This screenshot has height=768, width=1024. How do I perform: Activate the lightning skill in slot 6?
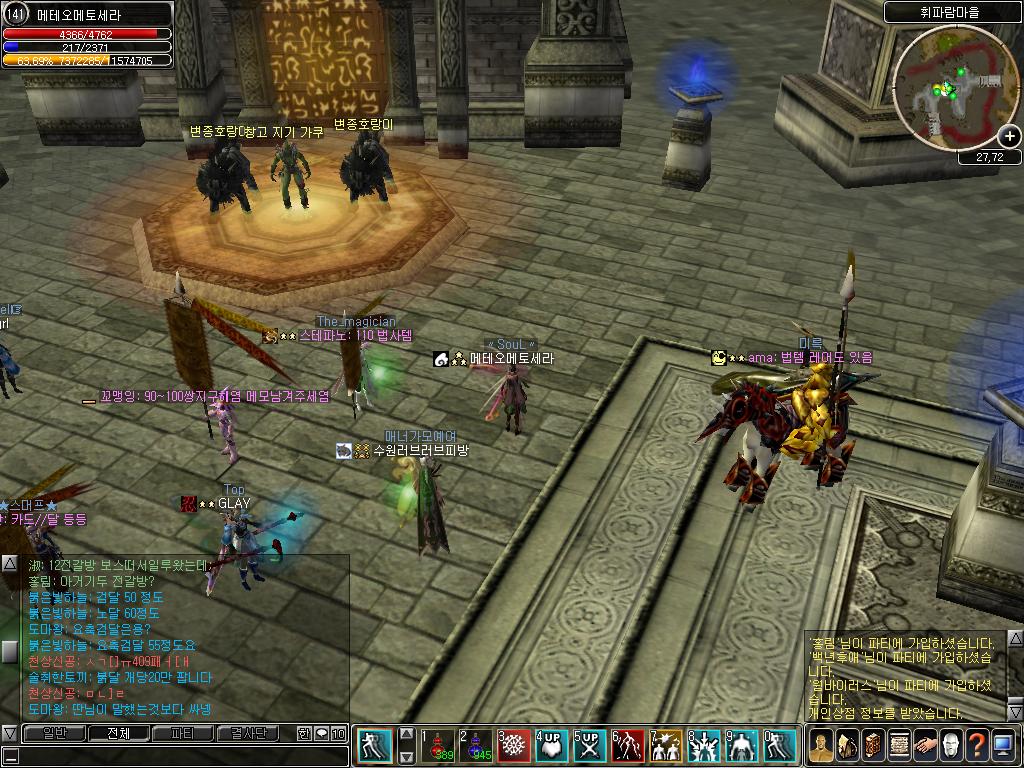[x=627, y=746]
